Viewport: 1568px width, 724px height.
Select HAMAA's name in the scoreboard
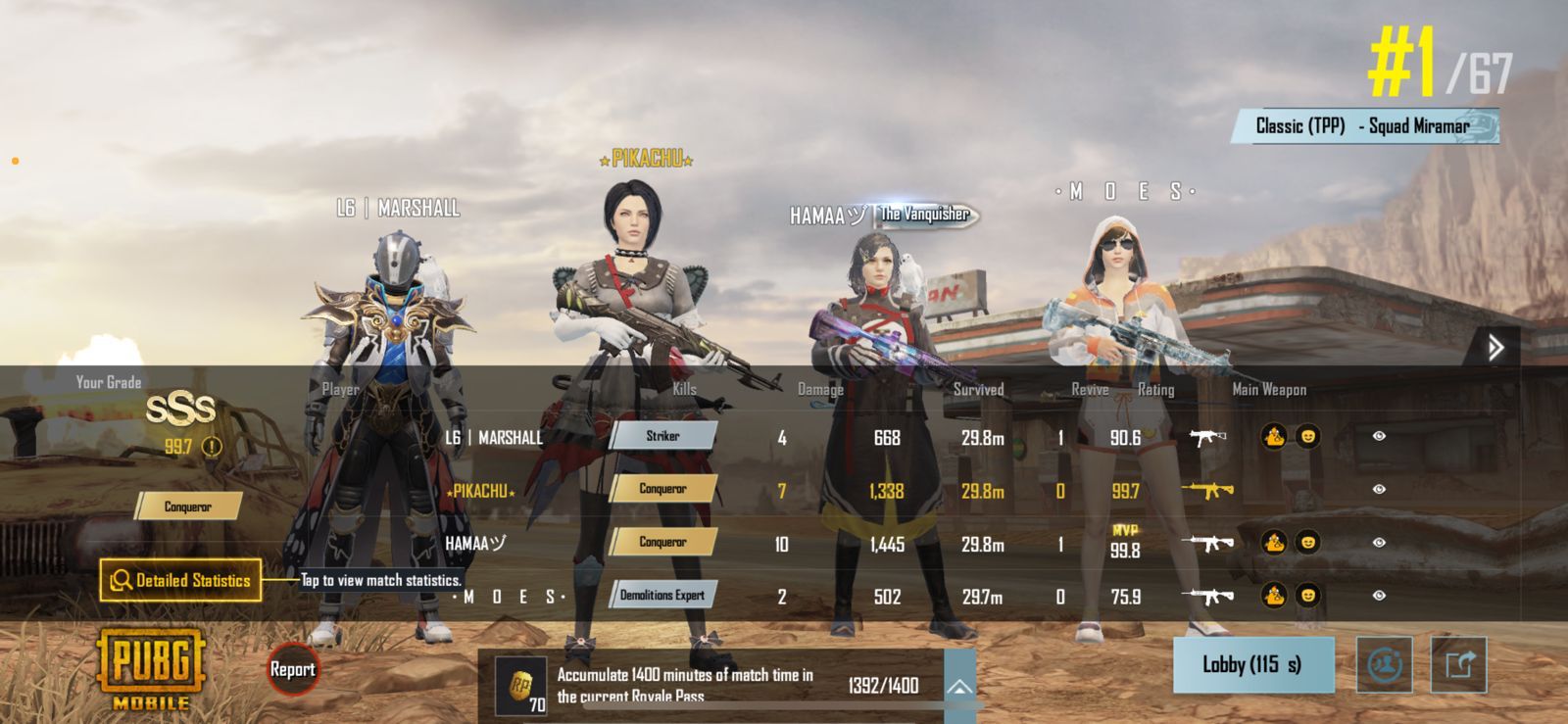(x=475, y=544)
